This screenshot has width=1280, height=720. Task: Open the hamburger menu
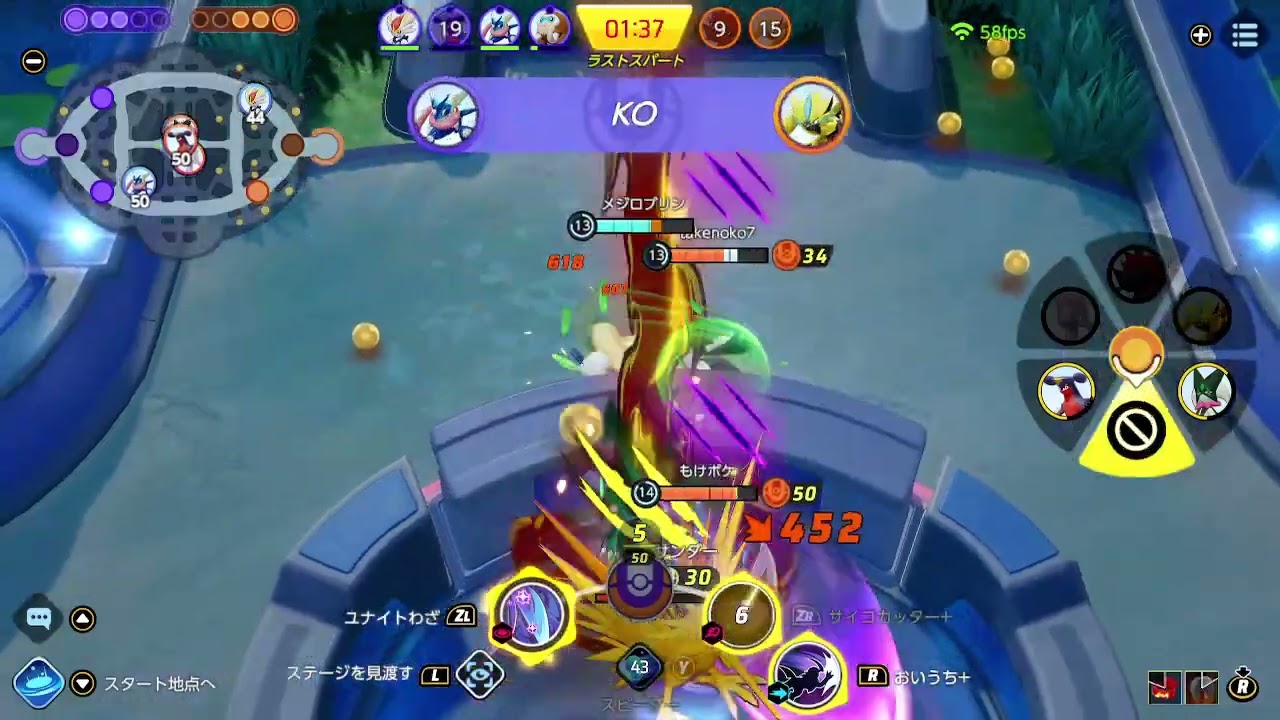pyautogui.click(x=1245, y=36)
